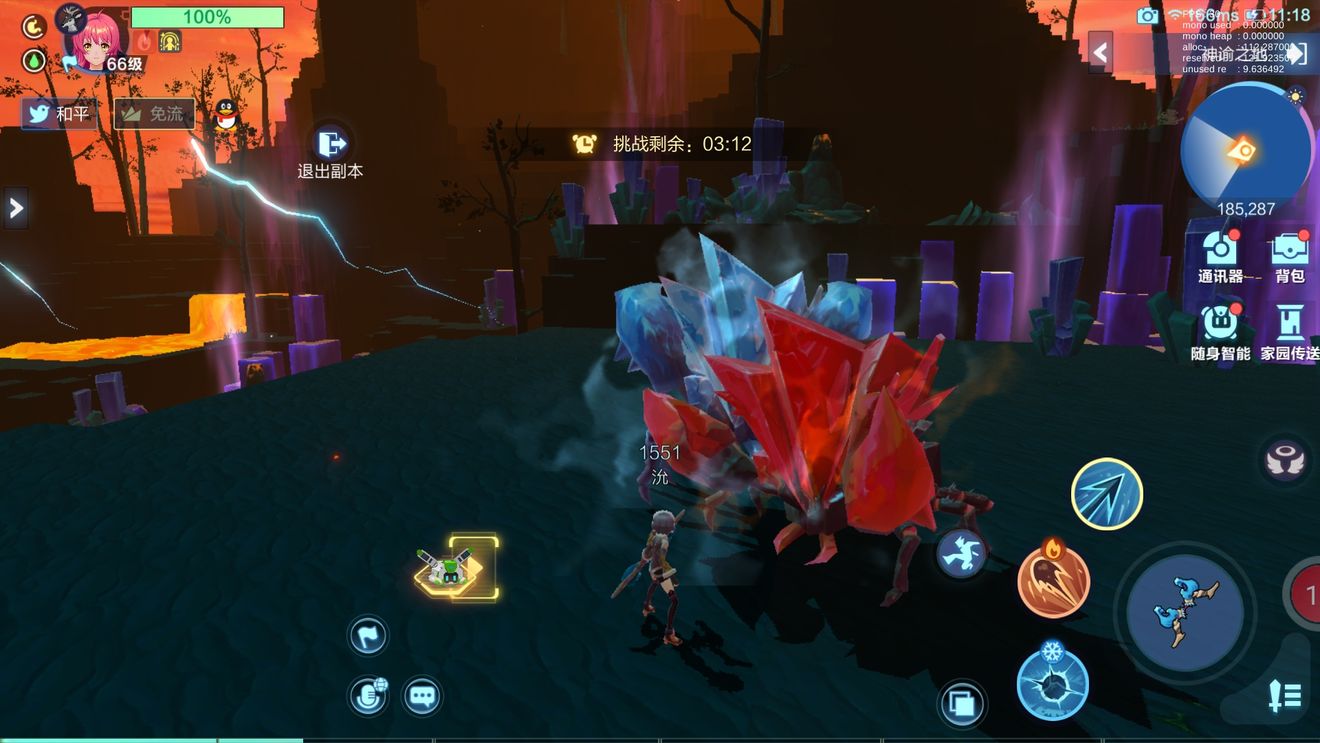Screen dimensions: 1320x743
Task: Open the chat bubble button
Action: pos(423,695)
